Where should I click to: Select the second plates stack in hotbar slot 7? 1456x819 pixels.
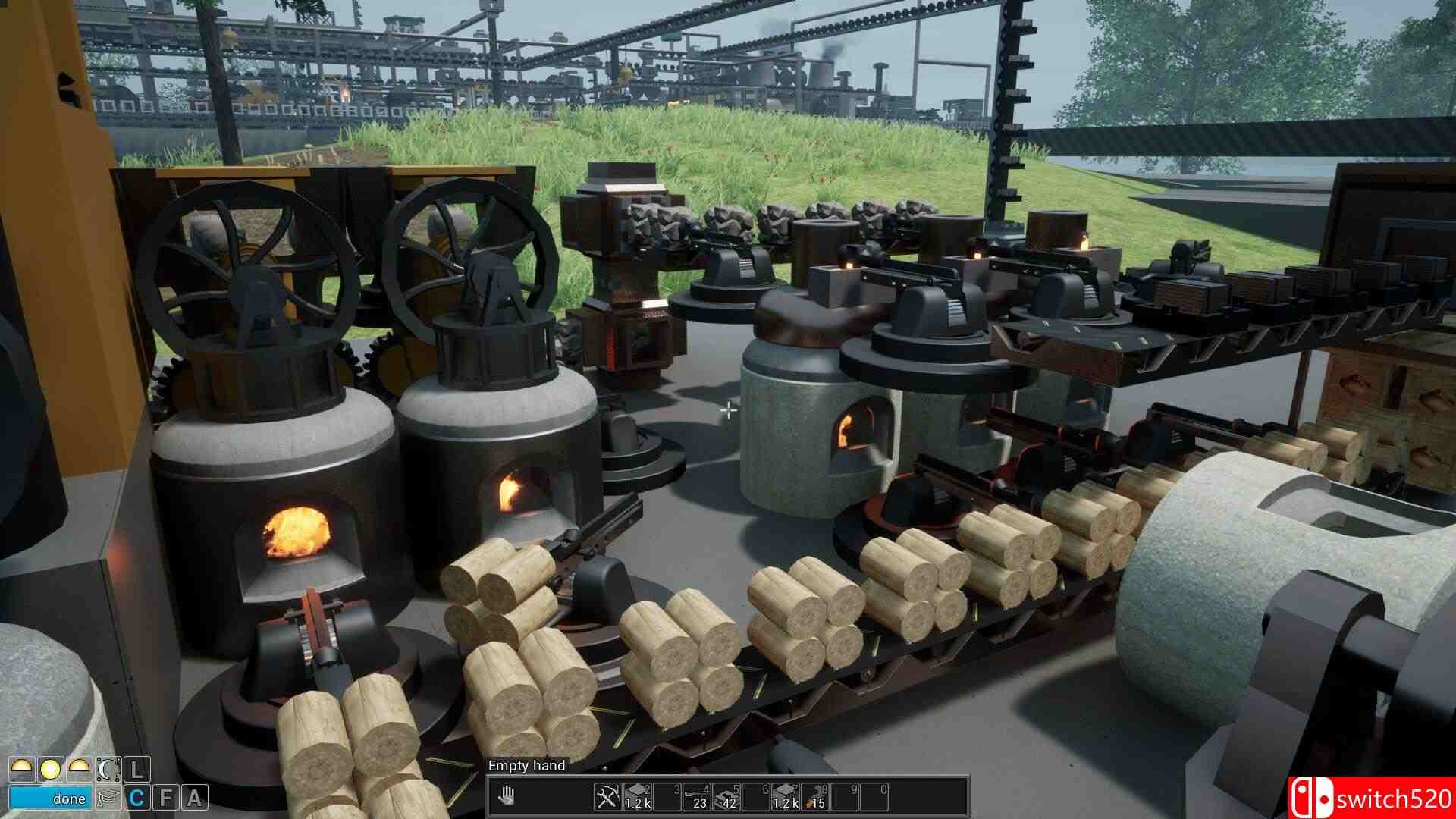click(x=785, y=798)
